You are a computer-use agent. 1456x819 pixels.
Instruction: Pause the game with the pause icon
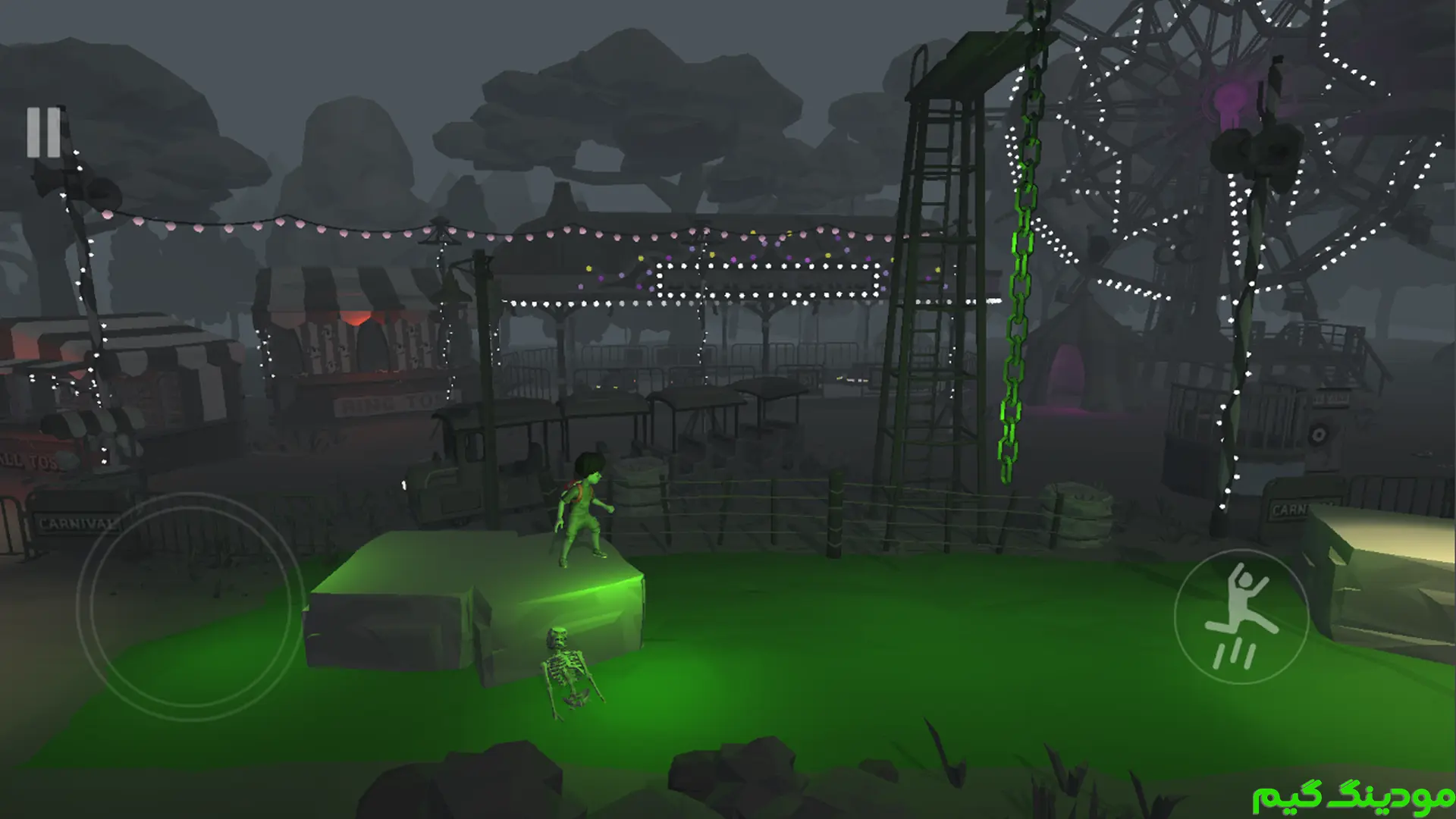tap(44, 133)
